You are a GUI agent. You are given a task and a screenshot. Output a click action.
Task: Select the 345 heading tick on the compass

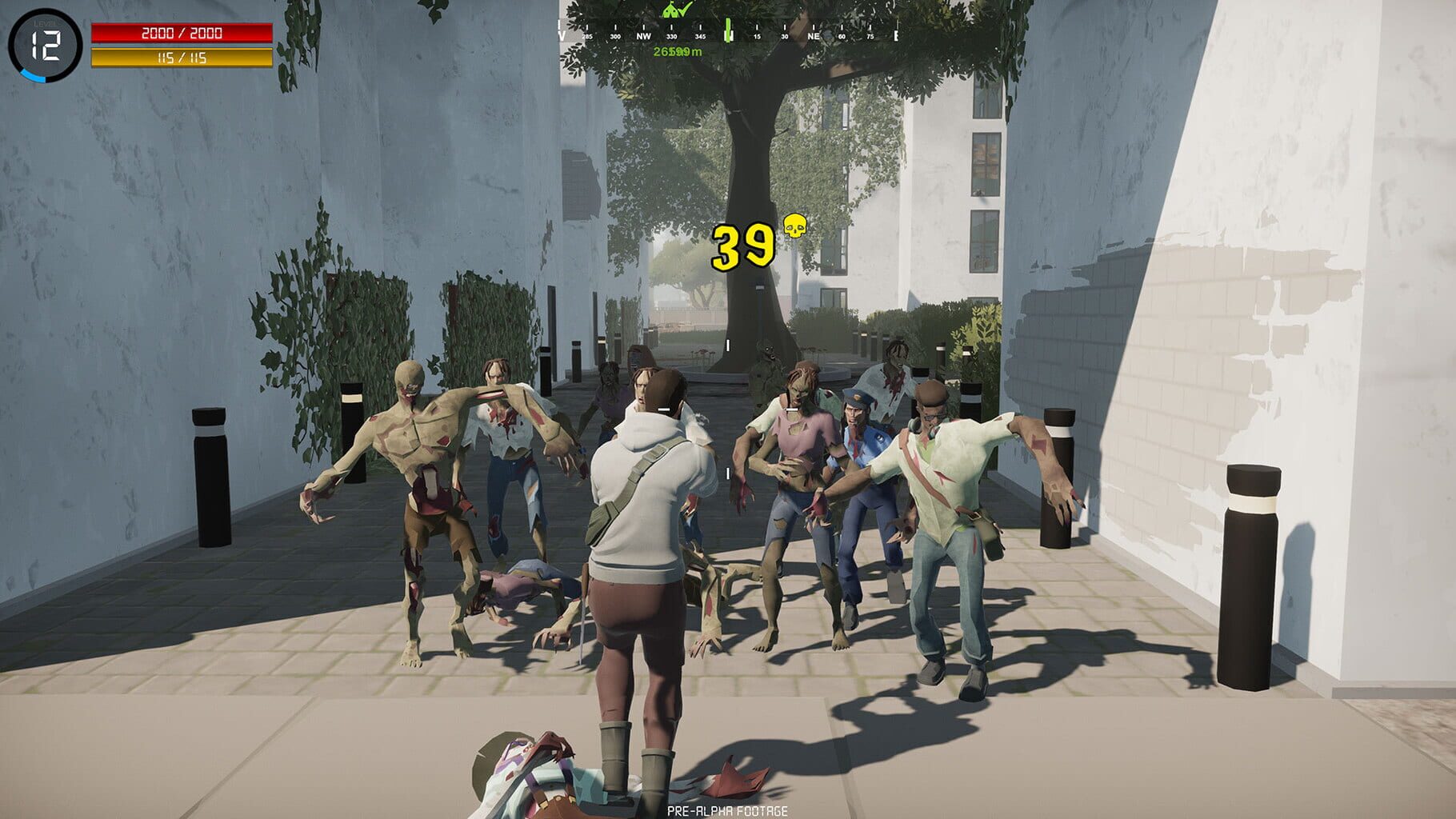click(x=700, y=37)
